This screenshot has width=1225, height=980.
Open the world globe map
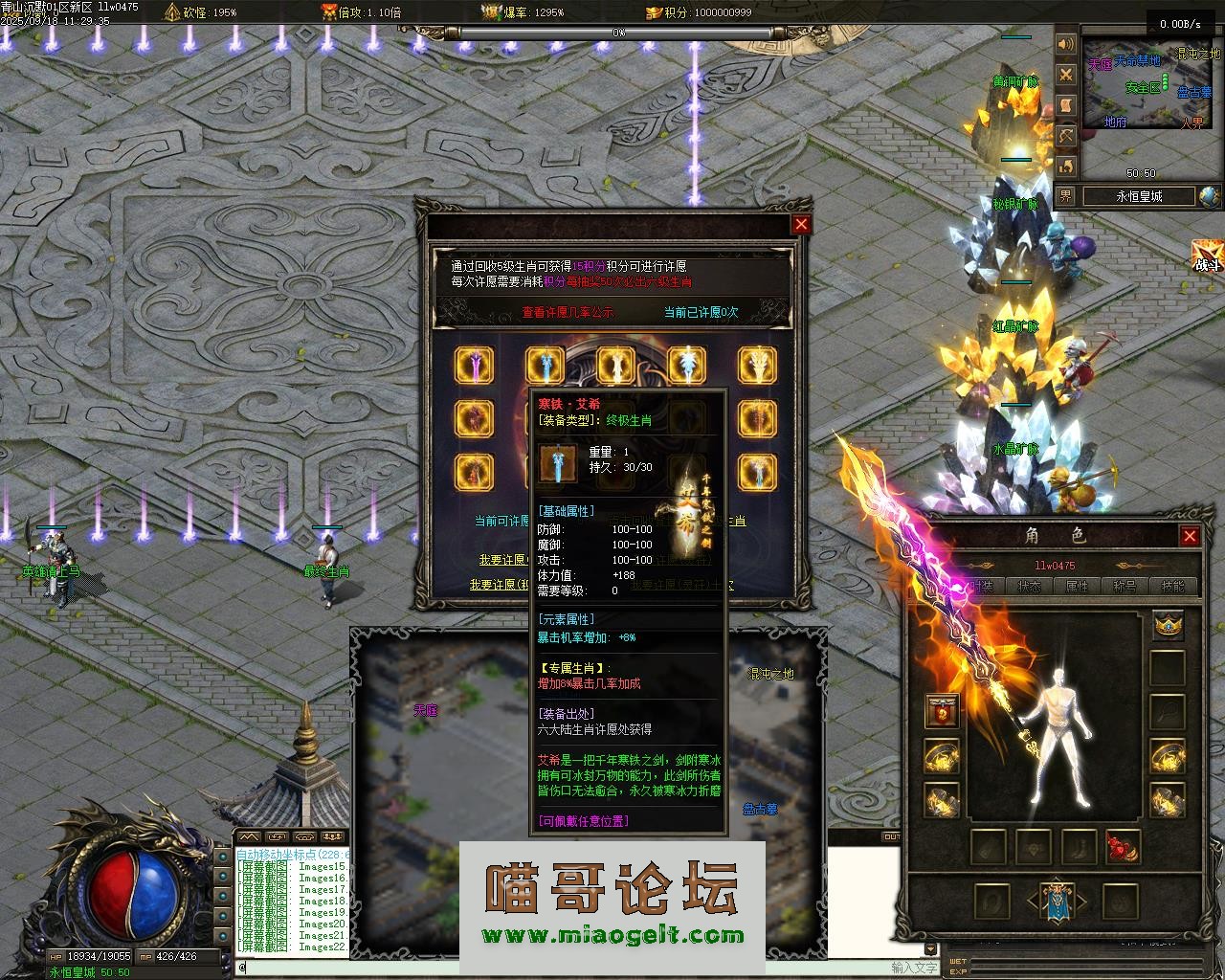(x=1209, y=196)
